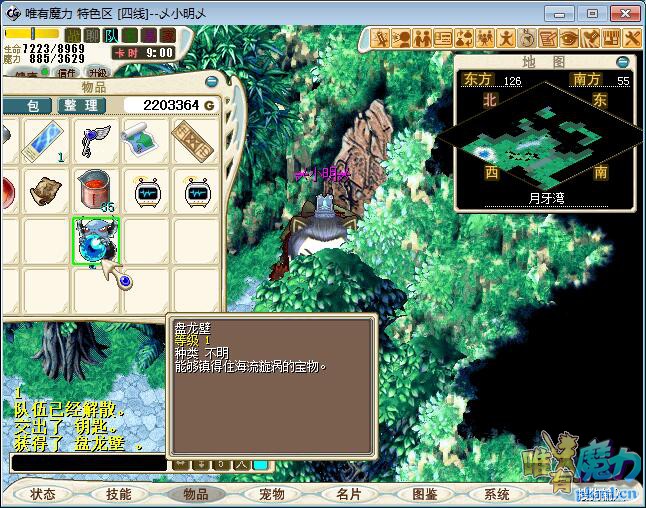Switch to the 技能 skills tab
This screenshot has width=646, height=508.
tap(119, 494)
